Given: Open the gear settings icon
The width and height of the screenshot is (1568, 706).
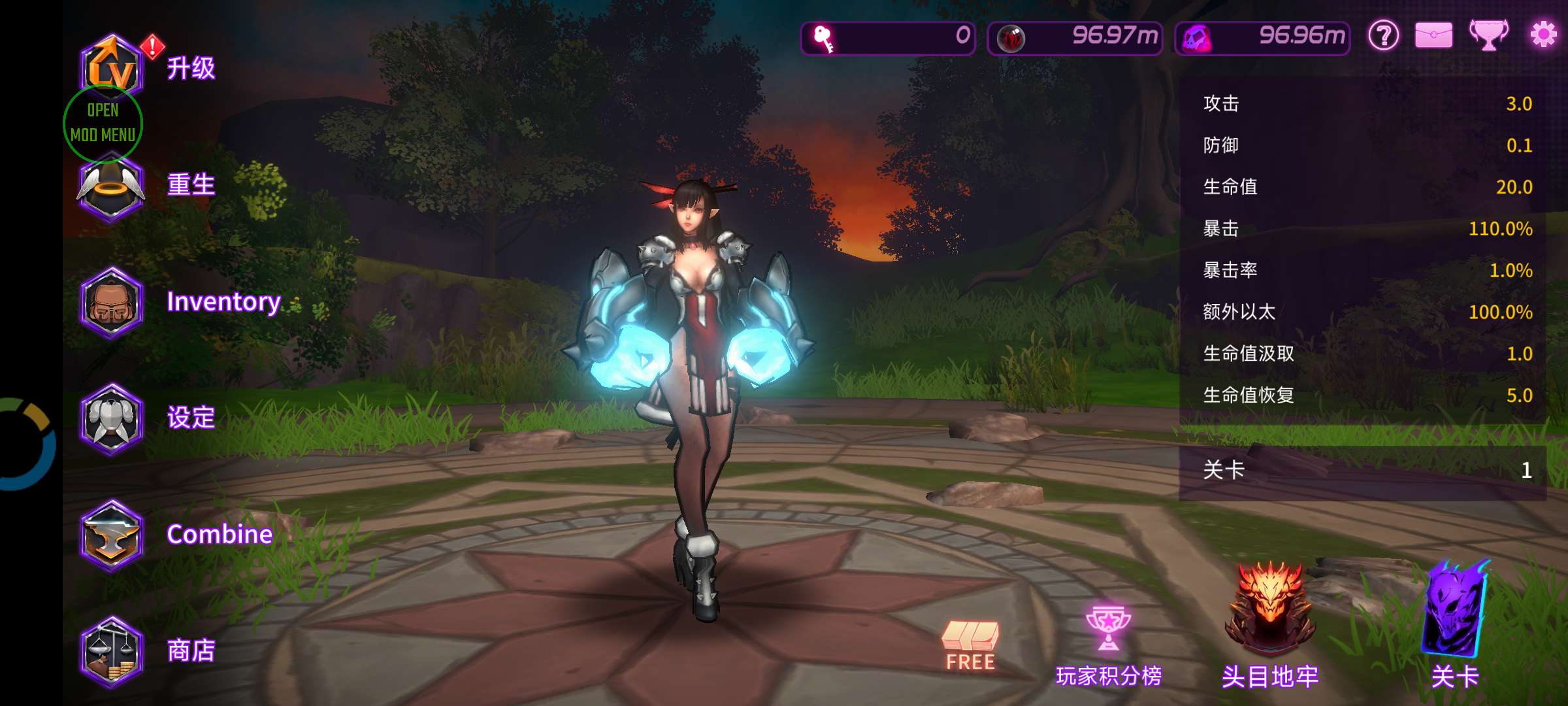Looking at the screenshot, I should click(x=1543, y=35).
